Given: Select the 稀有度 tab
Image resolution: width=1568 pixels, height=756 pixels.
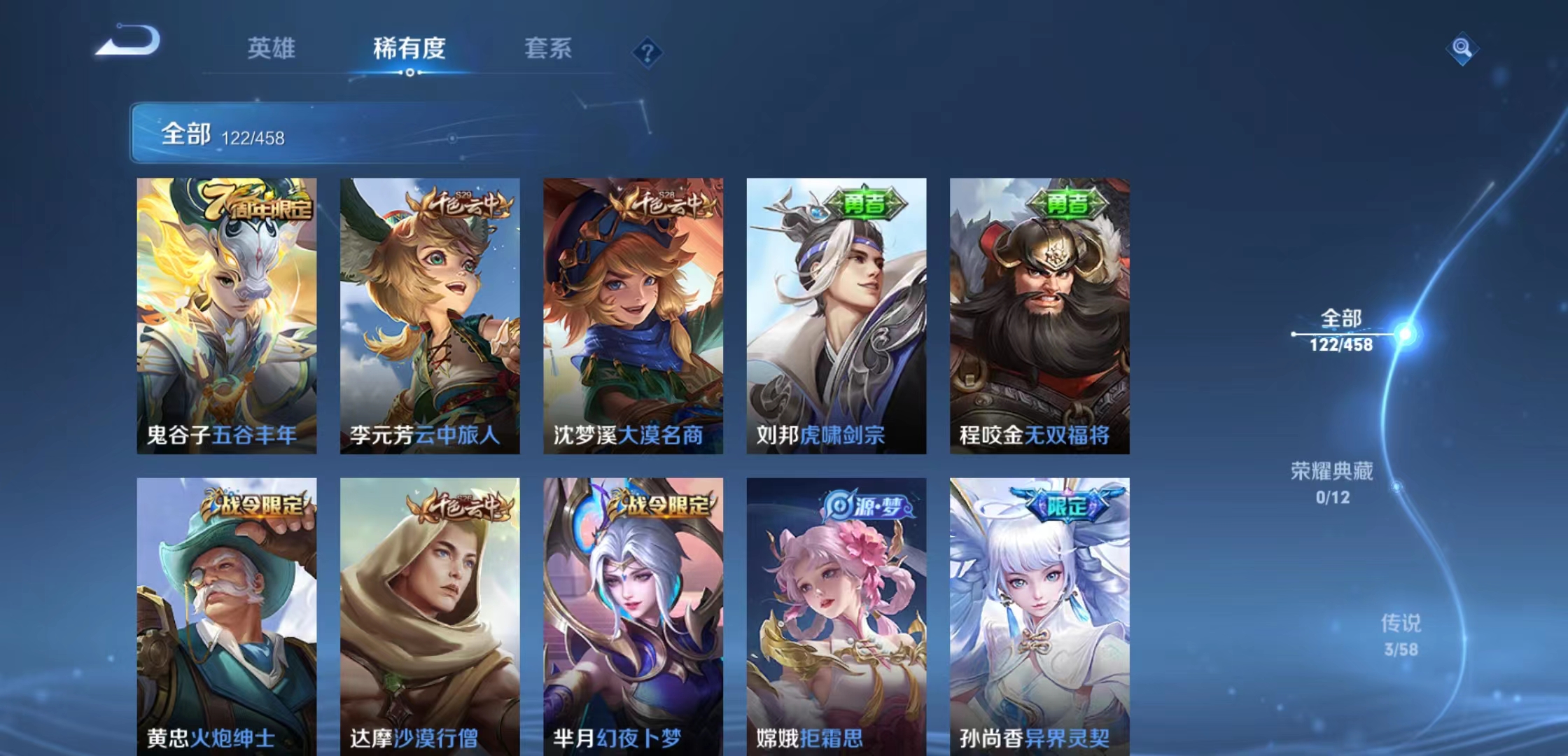Looking at the screenshot, I should tap(407, 49).
